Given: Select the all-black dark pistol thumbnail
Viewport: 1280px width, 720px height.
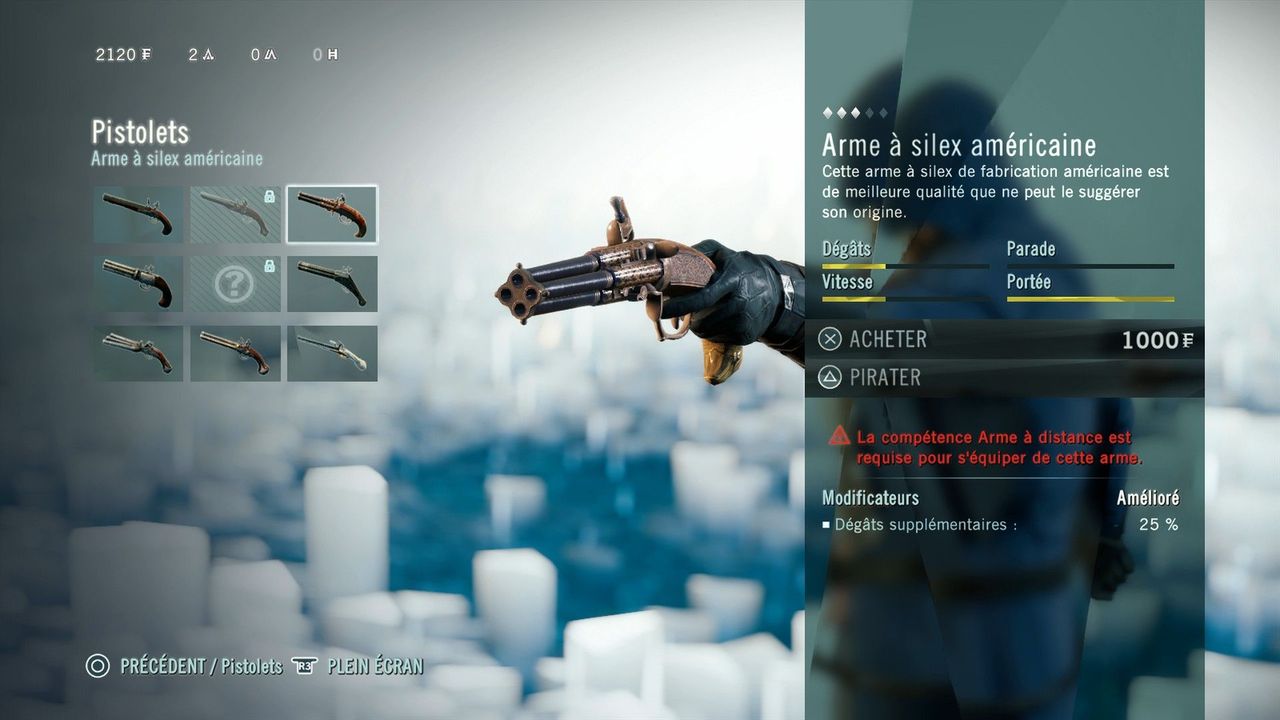Looking at the screenshot, I should pyautogui.click(x=332, y=284).
